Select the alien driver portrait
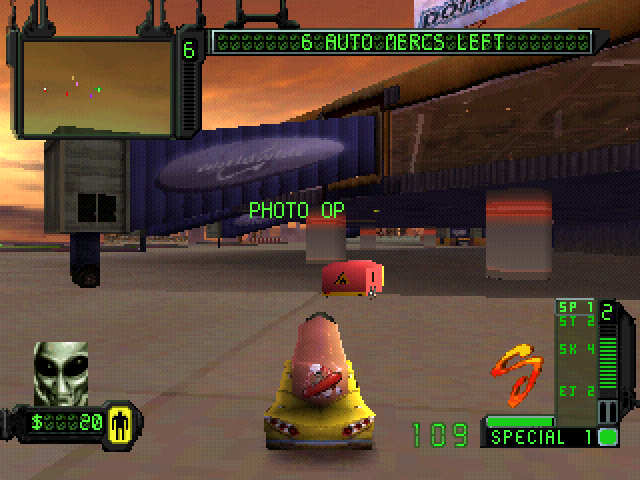 tap(60, 372)
